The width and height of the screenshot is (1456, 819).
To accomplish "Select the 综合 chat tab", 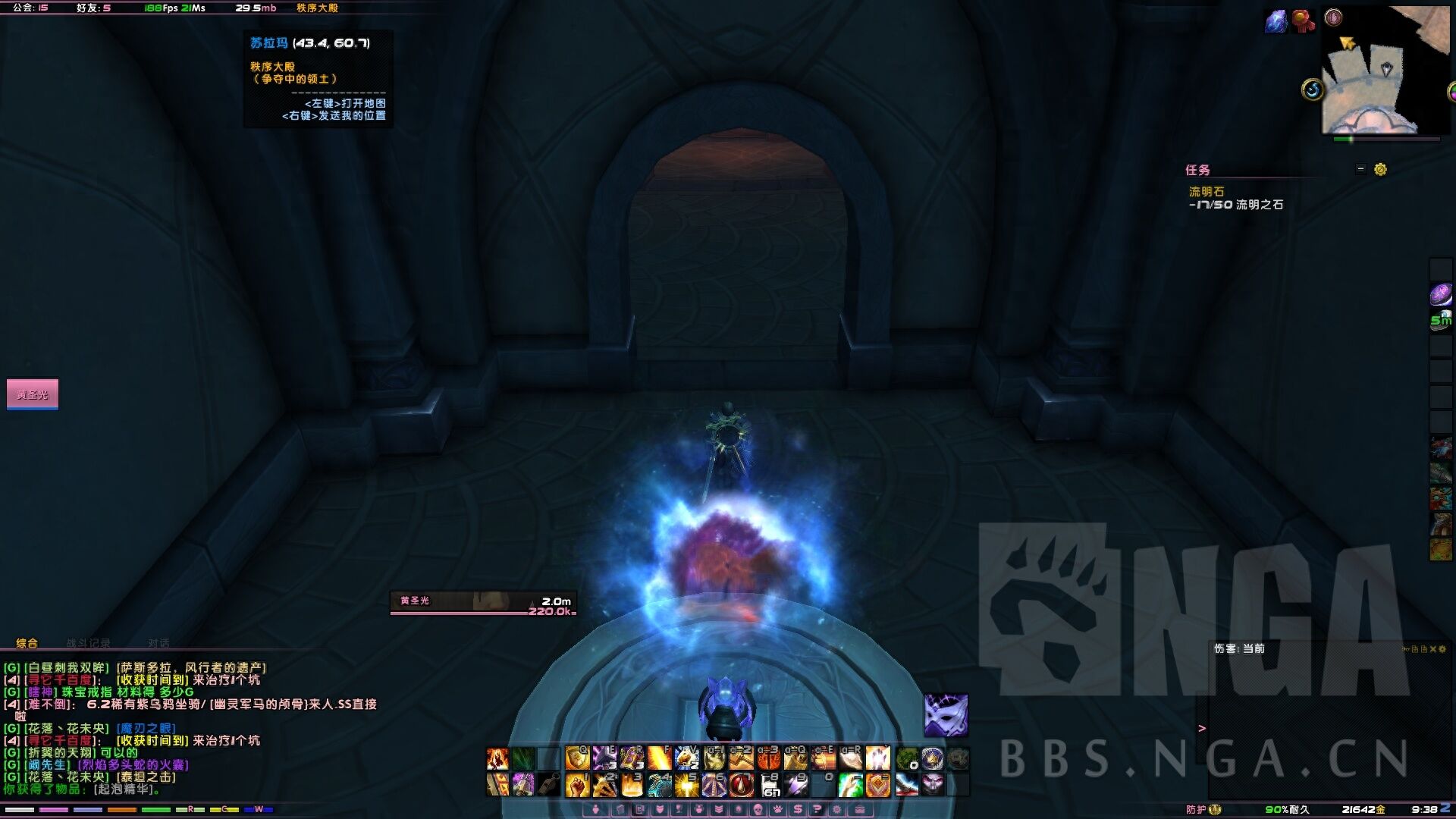I will pos(27,643).
